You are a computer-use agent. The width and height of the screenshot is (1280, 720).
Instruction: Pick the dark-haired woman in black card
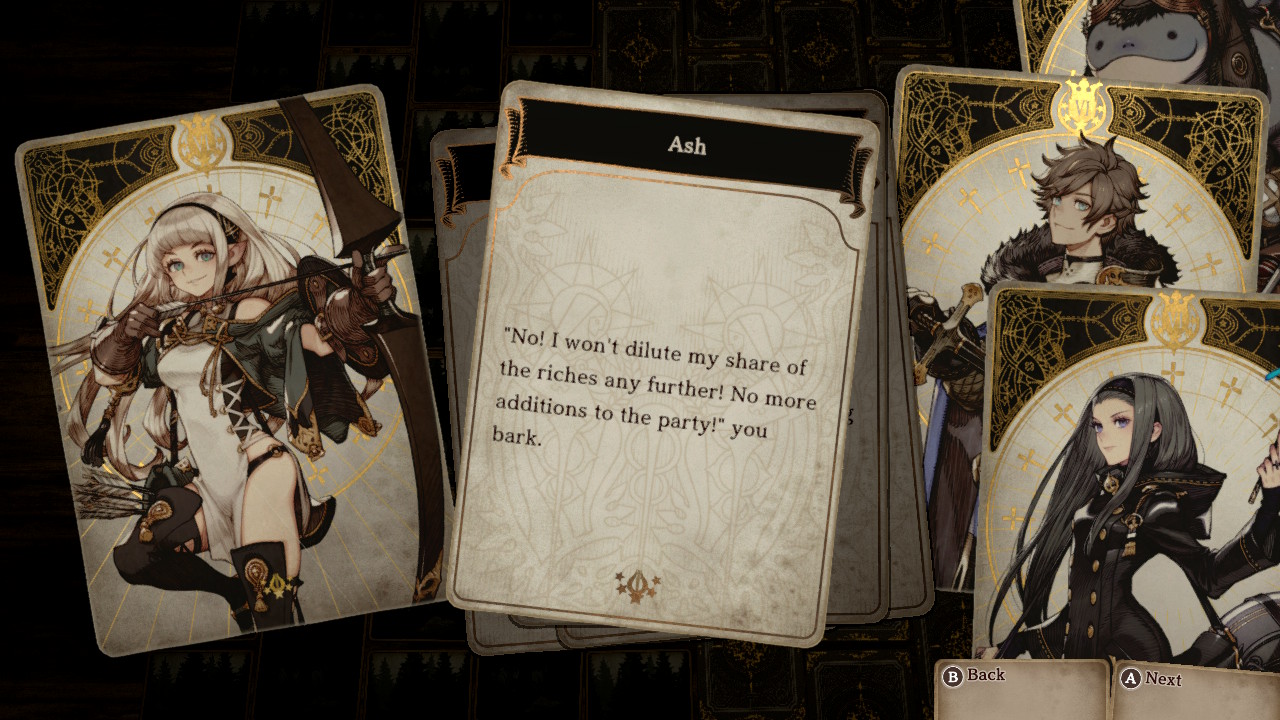click(1130, 480)
